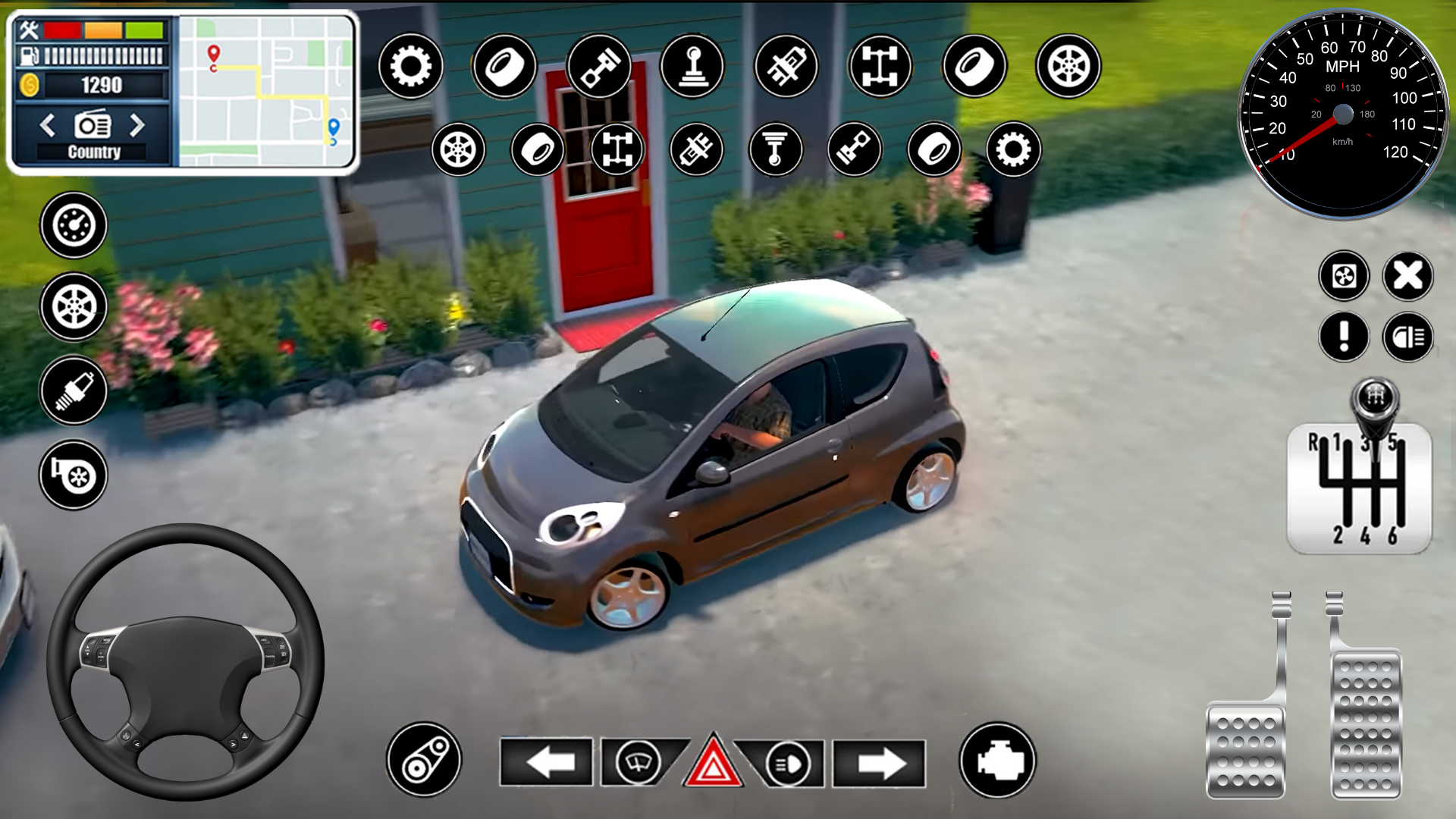Open the alloy wheel rim icon
This screenshot has width=1456, height=819.
pos(1069,67)
